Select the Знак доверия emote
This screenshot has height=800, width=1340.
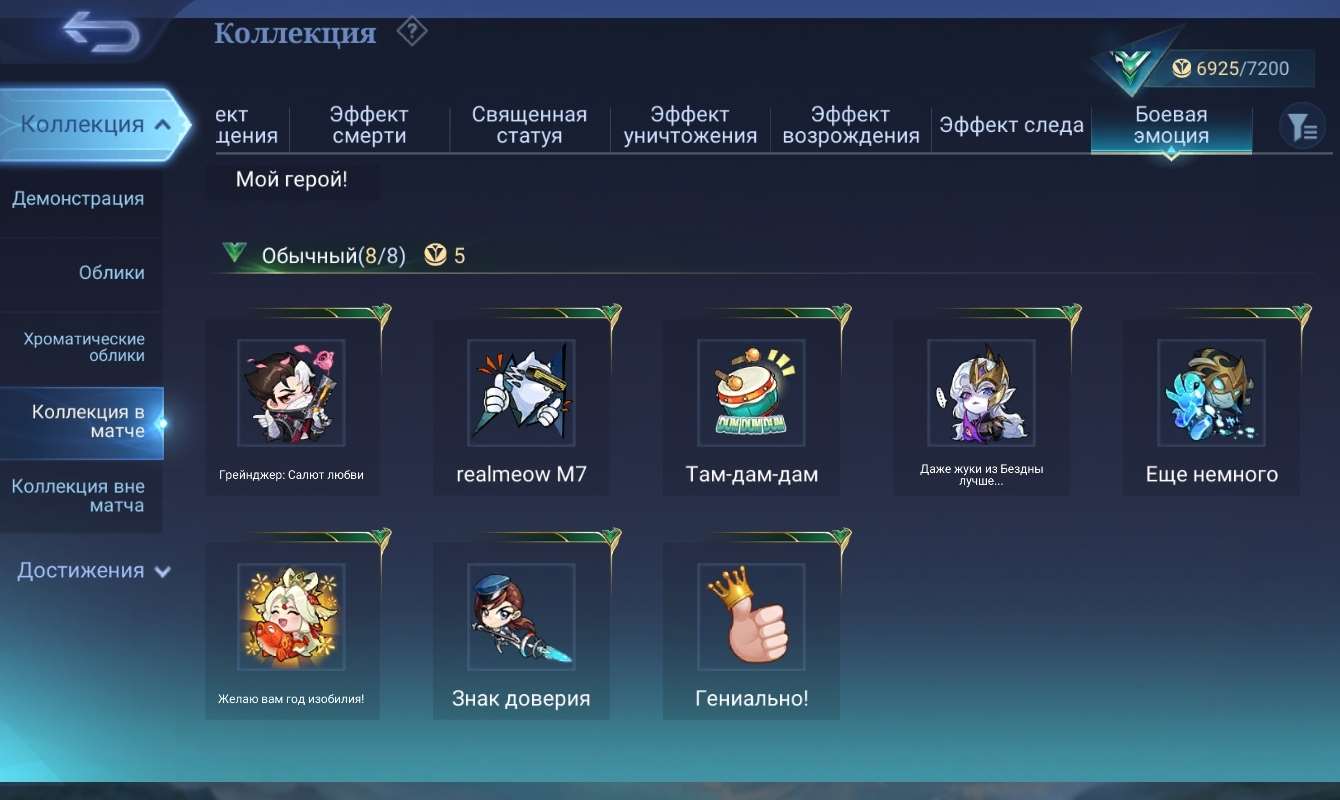522,617
